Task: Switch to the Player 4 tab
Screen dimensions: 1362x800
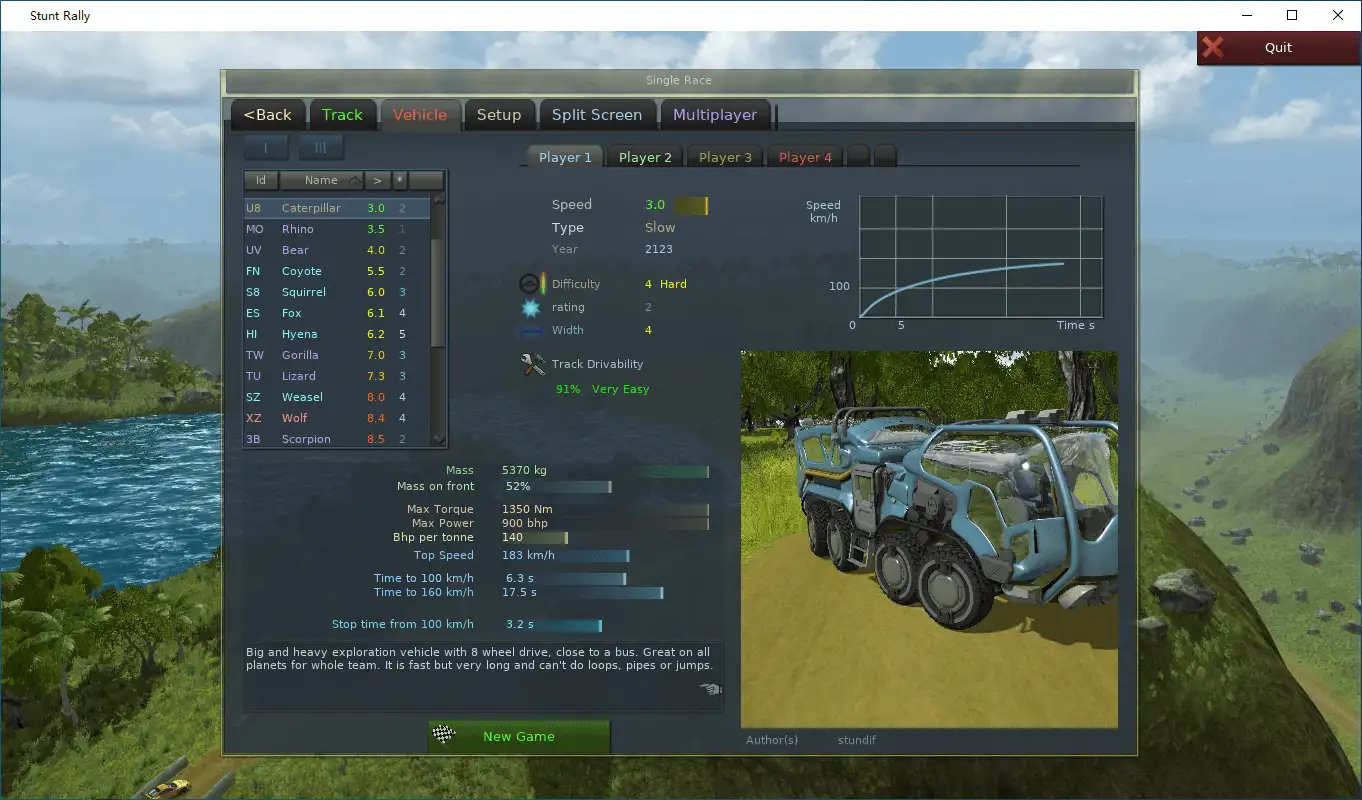Action: click(x=805, y=157)
